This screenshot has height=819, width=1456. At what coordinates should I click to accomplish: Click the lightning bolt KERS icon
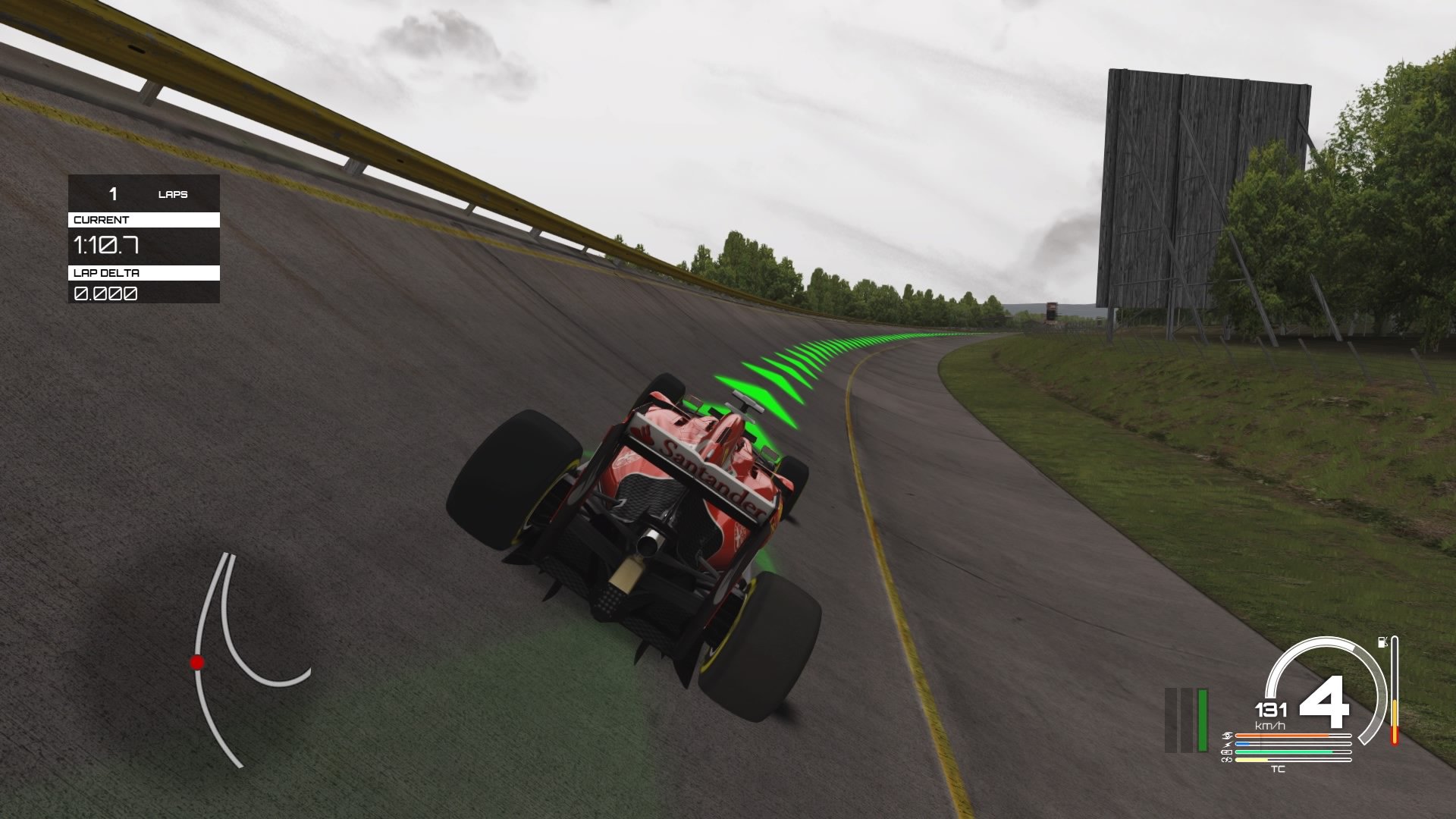point(1228,743)
